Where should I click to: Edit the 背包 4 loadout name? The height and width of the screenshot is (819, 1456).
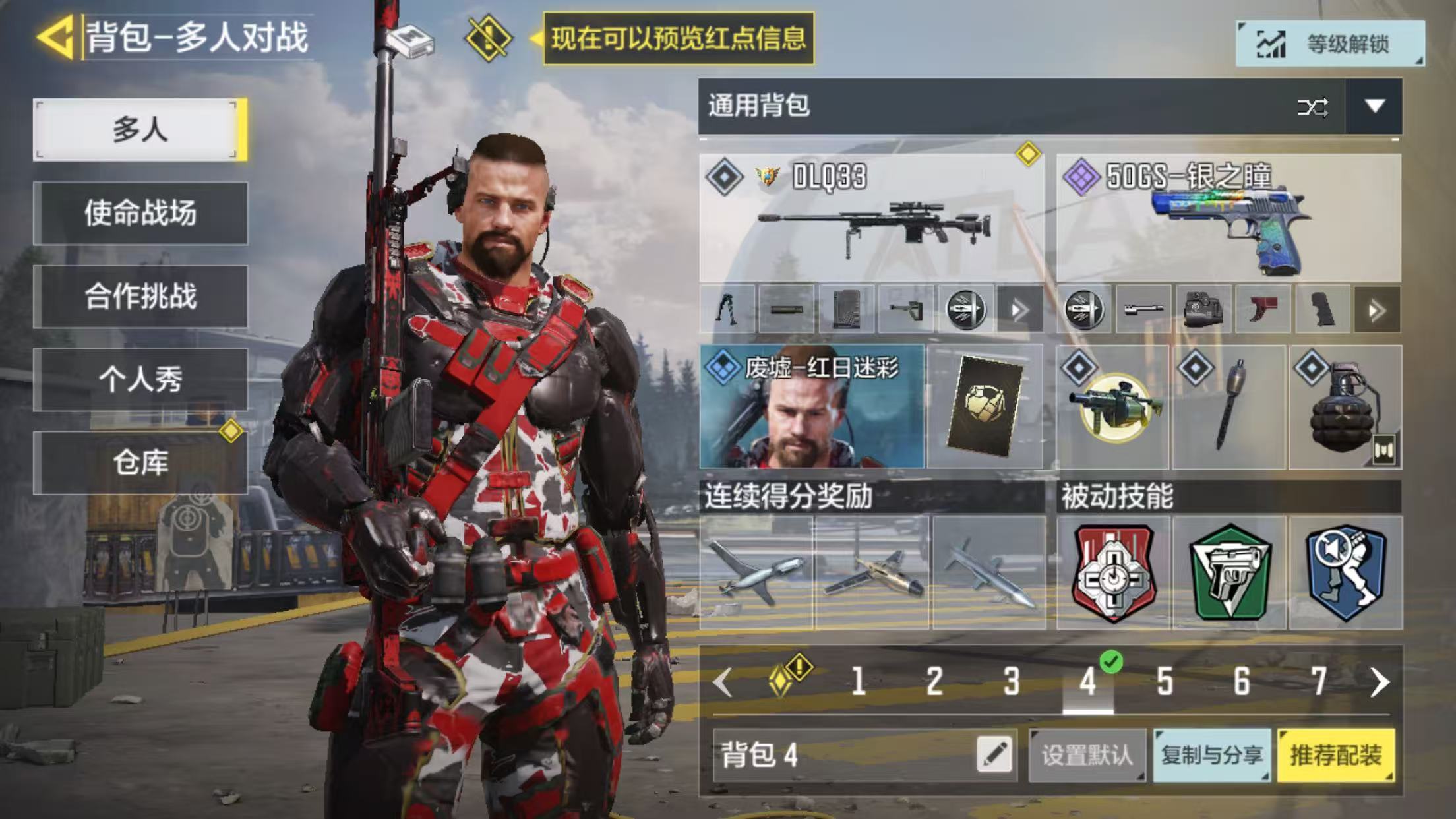click(x=994, y=754)
